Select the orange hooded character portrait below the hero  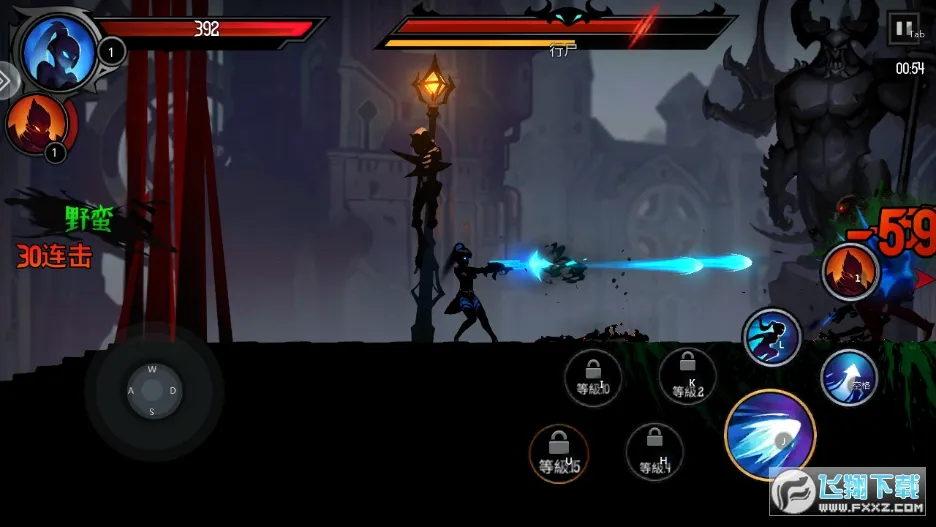37,125
